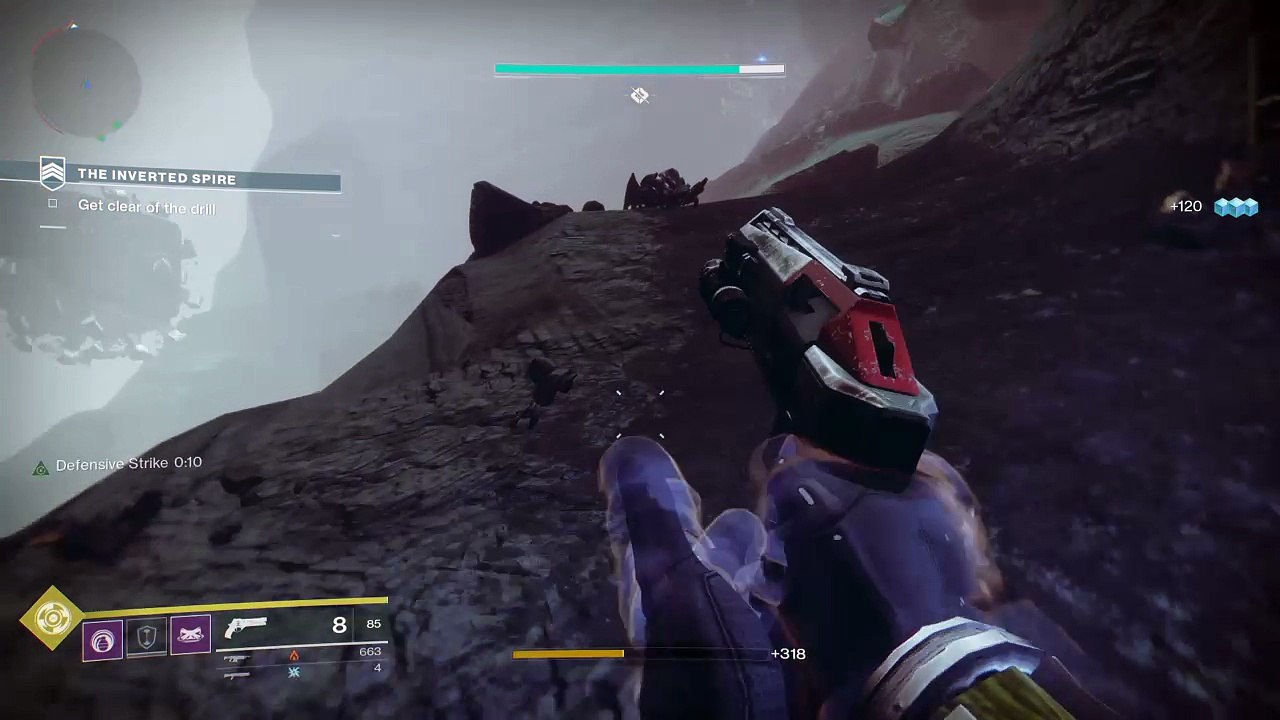Image resolution: width=1280 pixels, height=720 pixels.
Task: Select the equipped hand cannon icon
Action: click(x=246, y=628)
